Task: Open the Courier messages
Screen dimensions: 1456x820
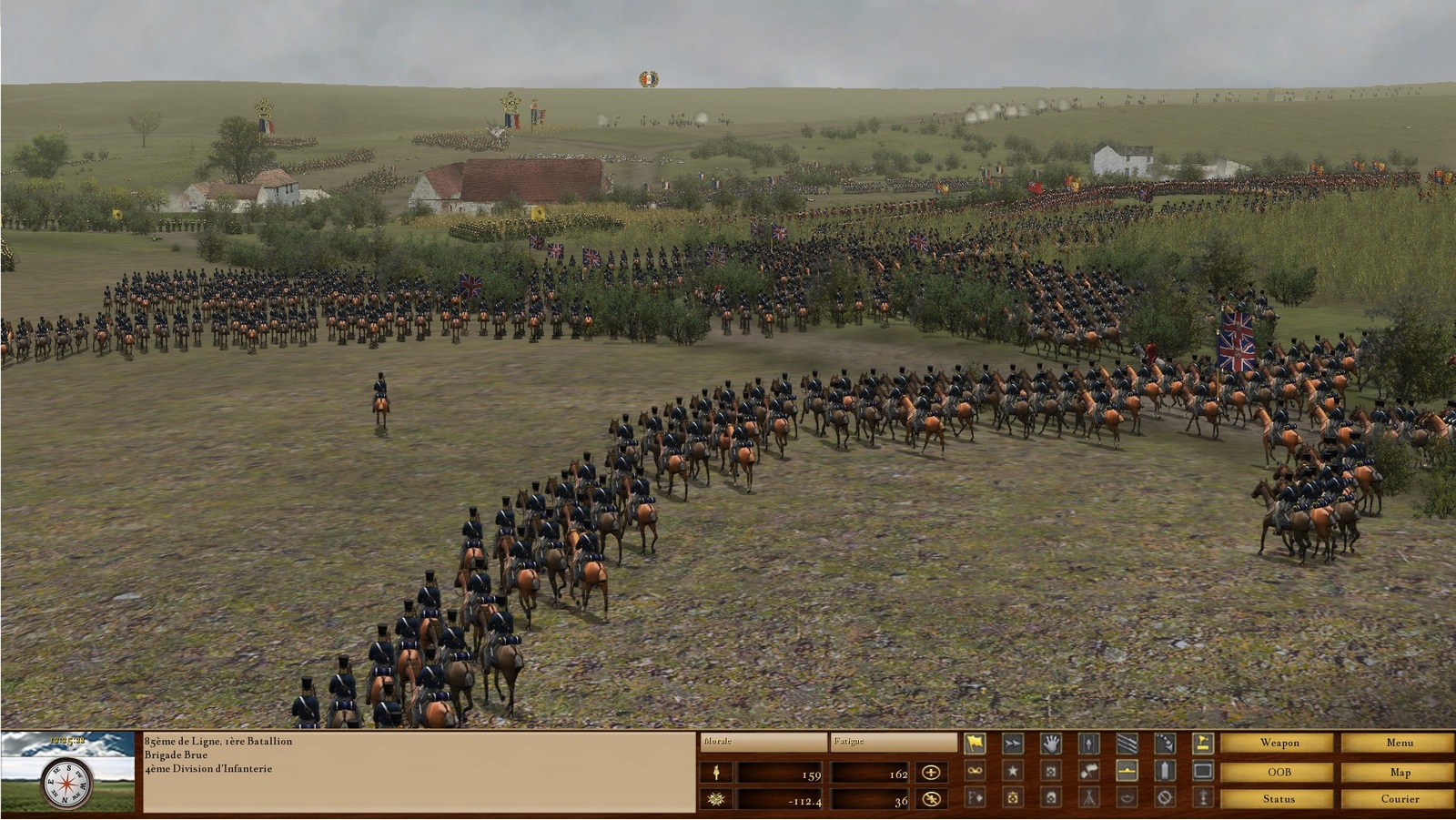Action: [x=1399, y=799]
